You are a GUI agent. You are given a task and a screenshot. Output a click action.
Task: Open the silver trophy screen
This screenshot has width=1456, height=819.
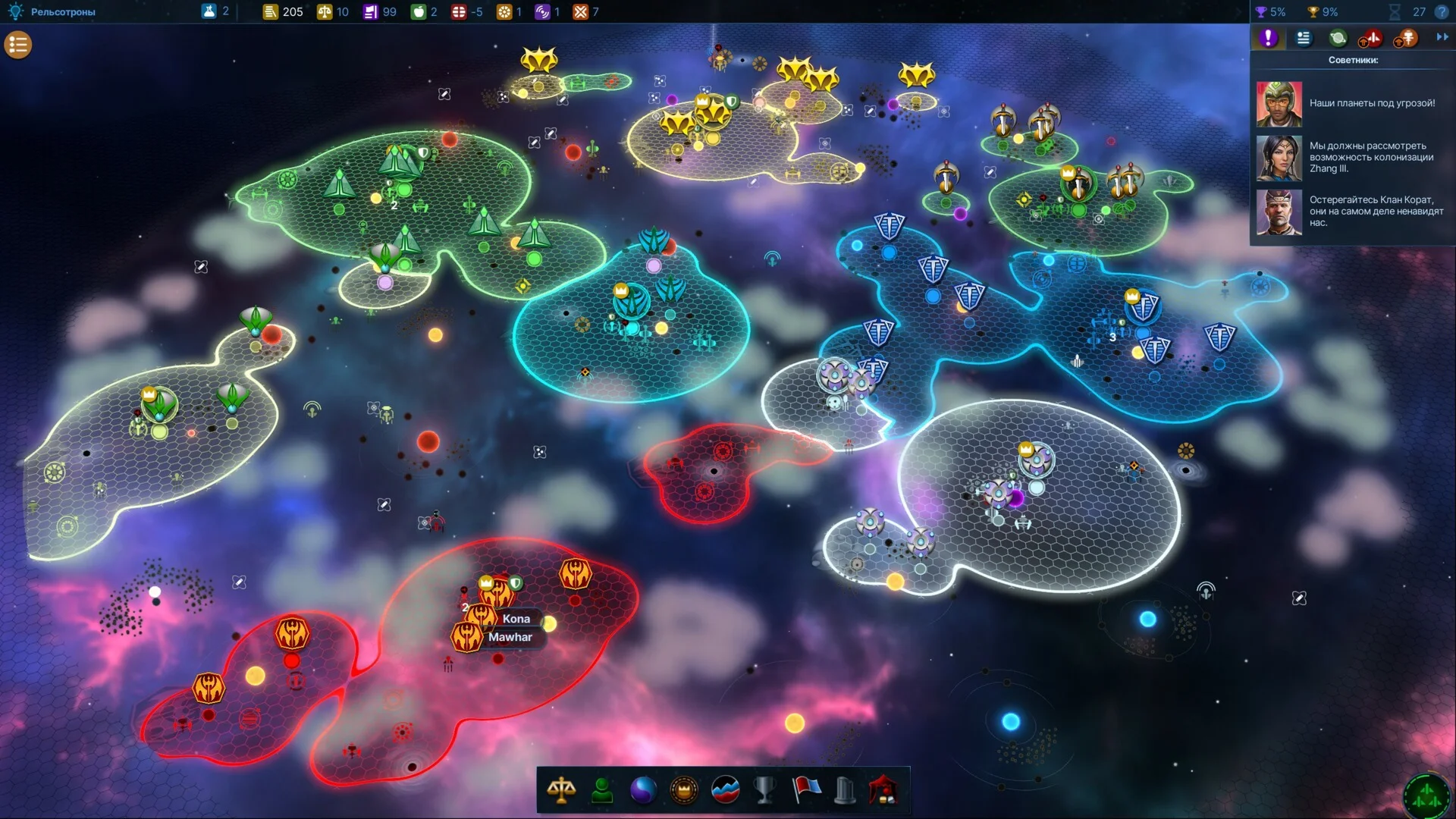click(765, 790)
